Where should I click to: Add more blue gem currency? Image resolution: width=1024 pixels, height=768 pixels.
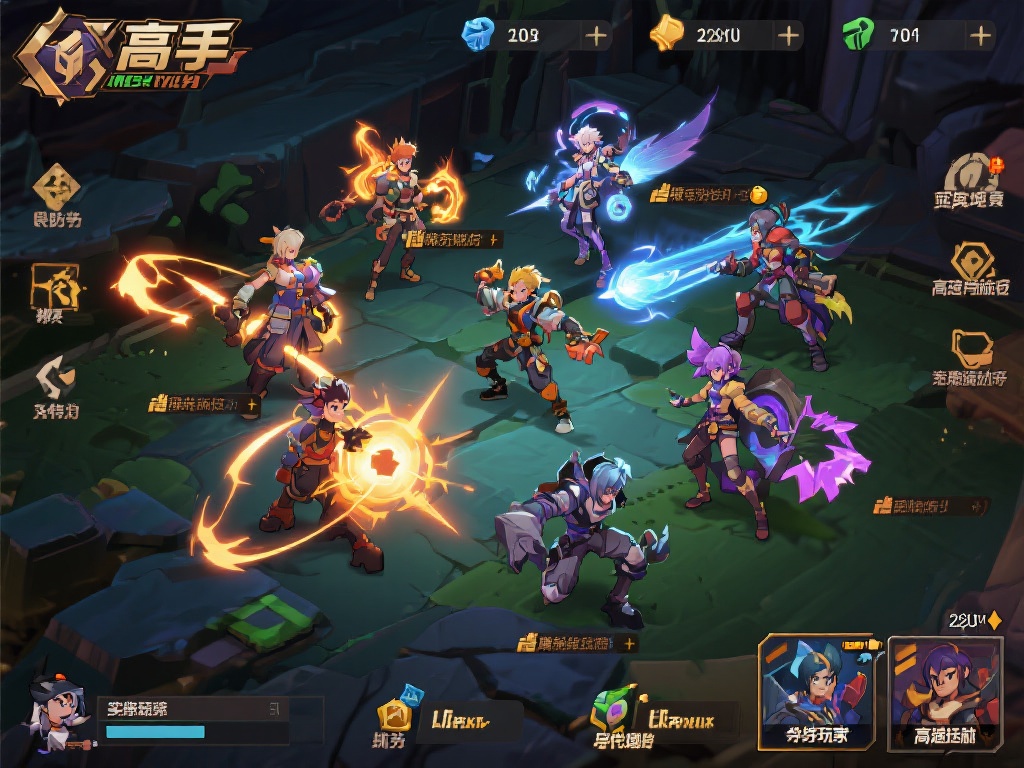point(596,36)
